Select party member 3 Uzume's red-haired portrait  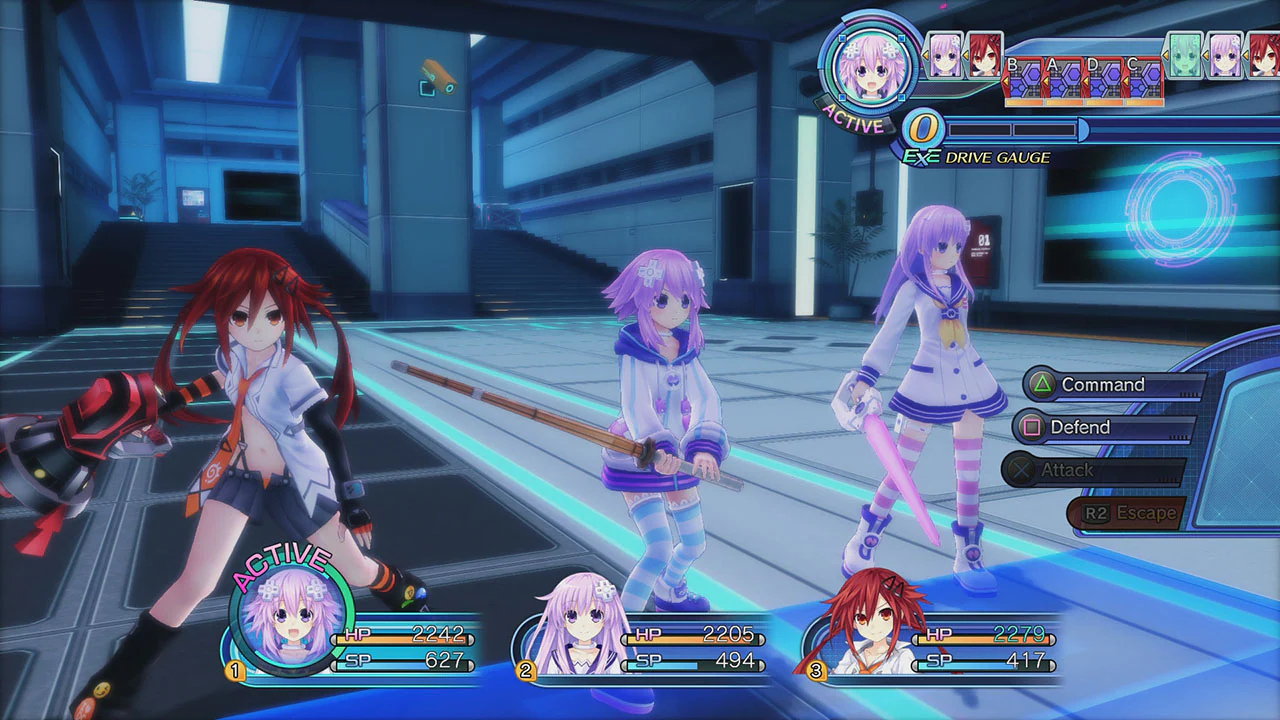pos(860,625)
